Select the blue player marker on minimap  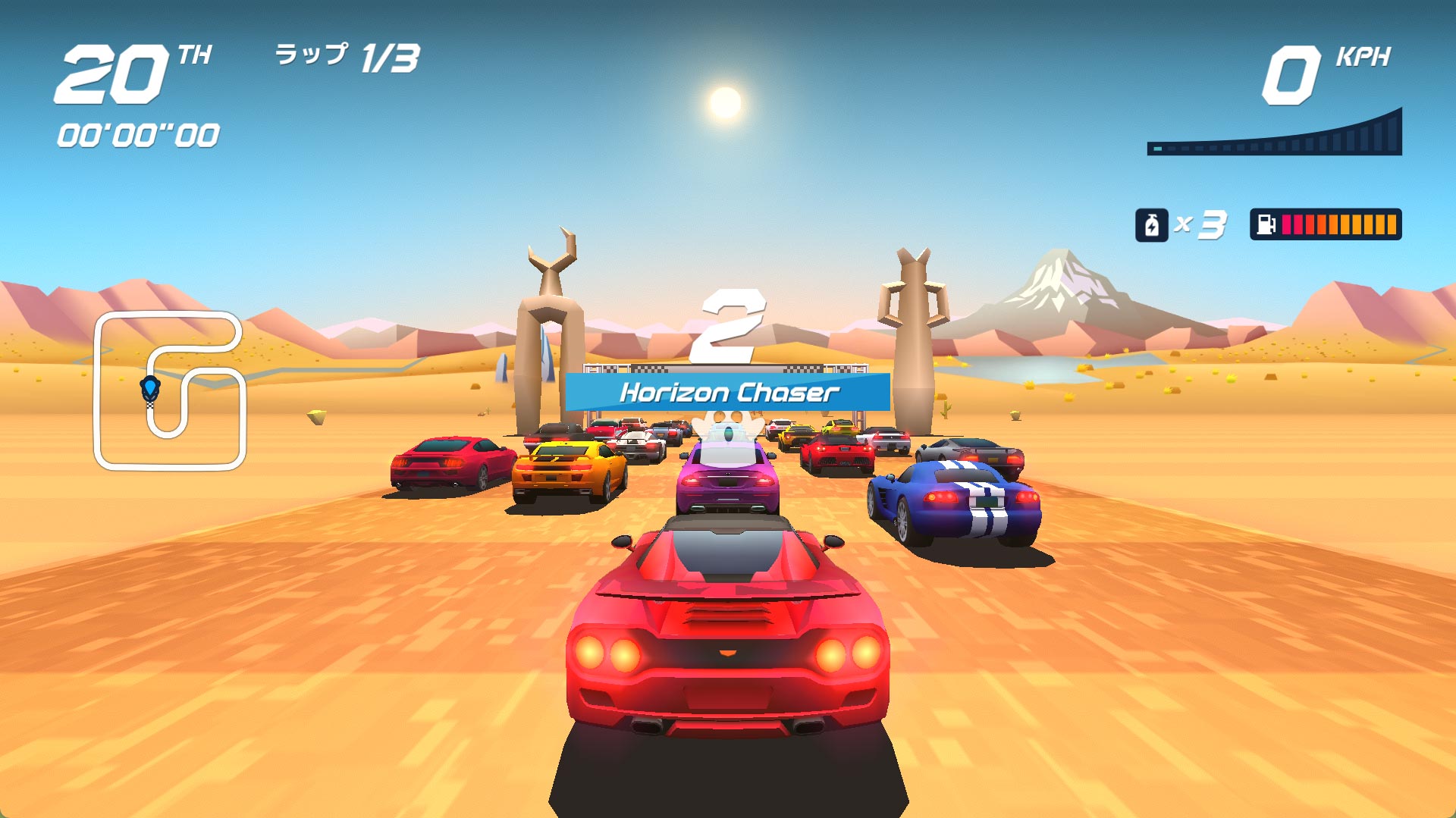[x=150, y=388]
